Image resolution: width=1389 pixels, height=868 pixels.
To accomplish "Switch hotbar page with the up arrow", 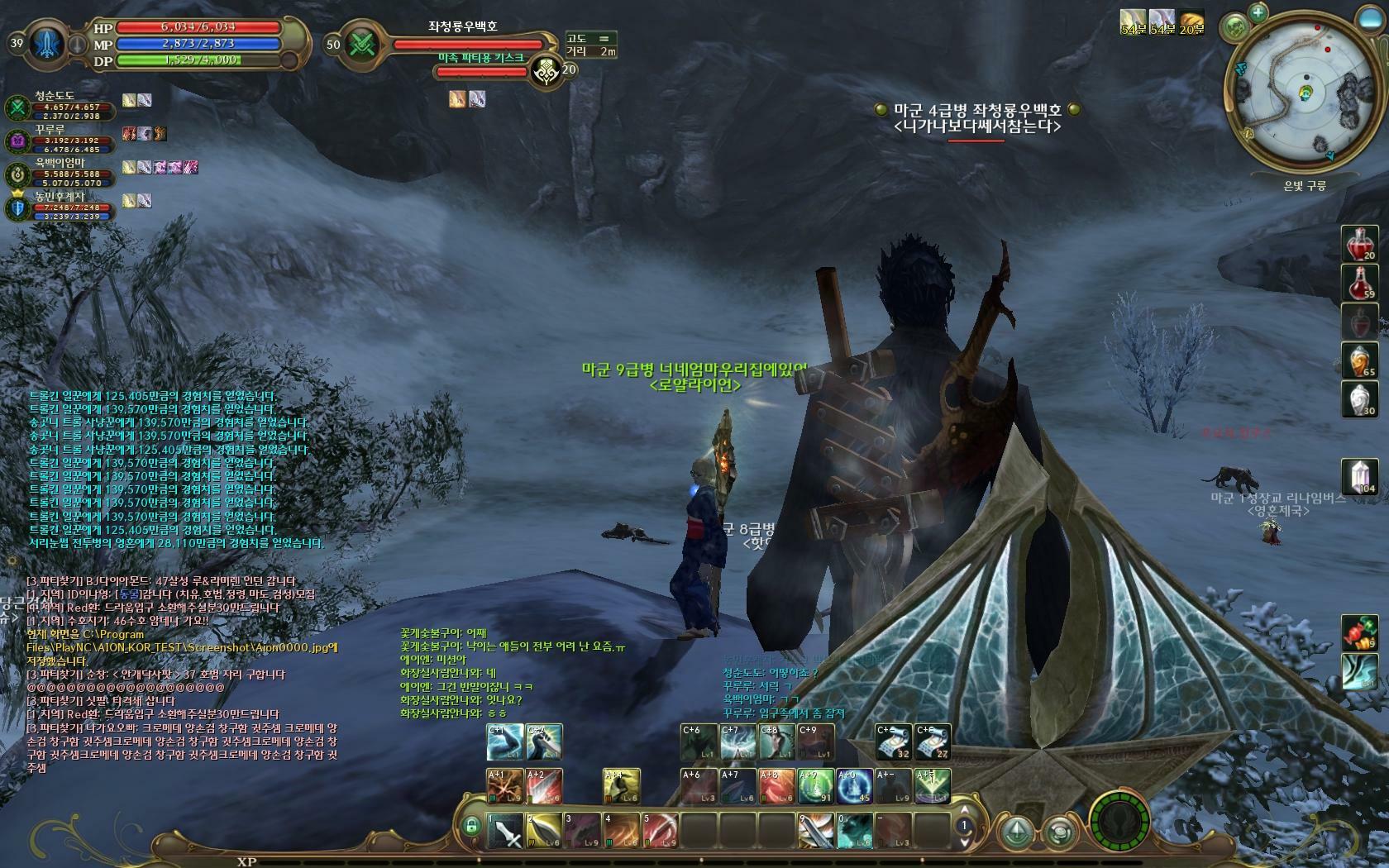I will 962,810.
